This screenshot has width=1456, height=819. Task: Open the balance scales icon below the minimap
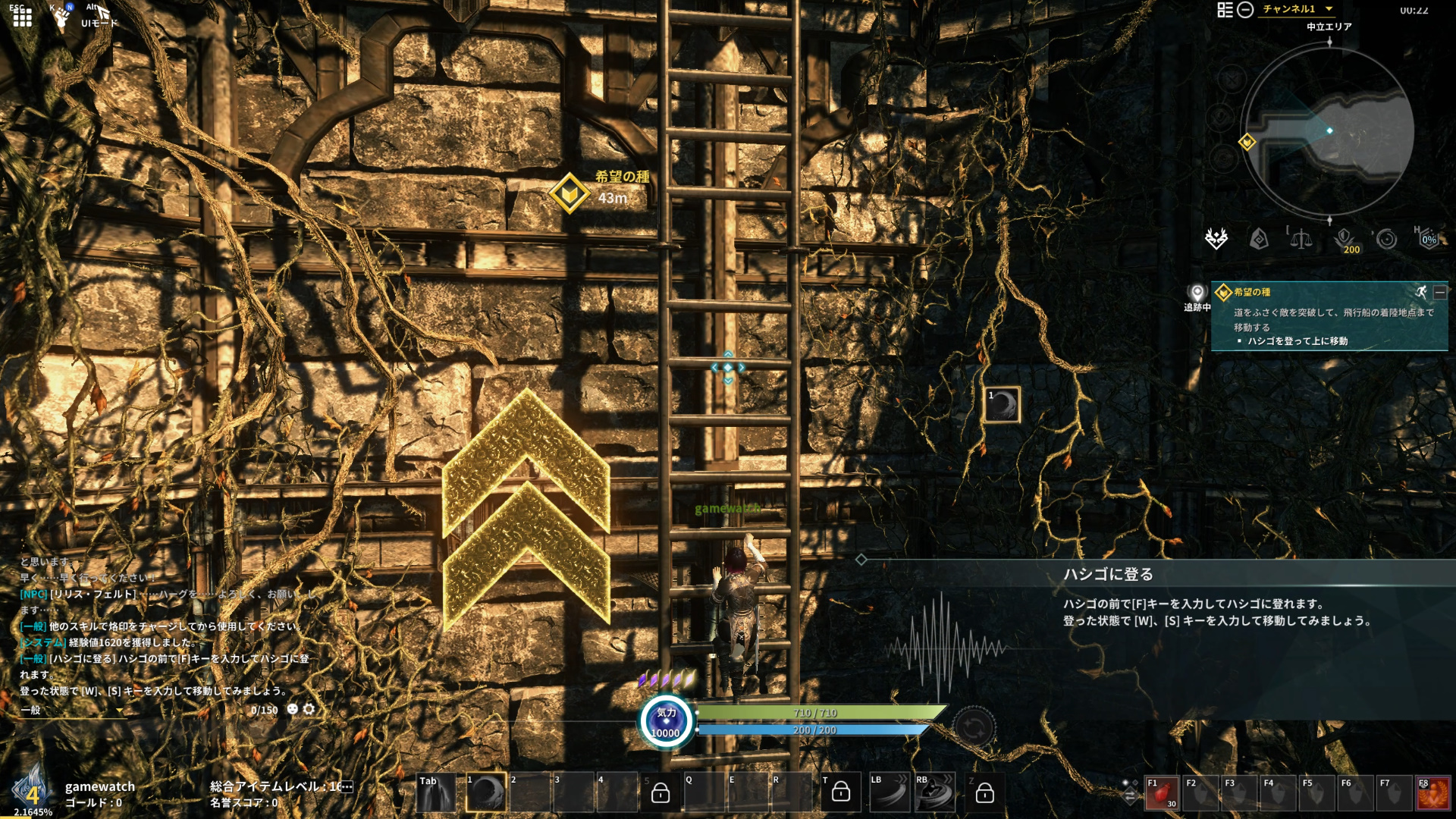[x=1301, y=240]
